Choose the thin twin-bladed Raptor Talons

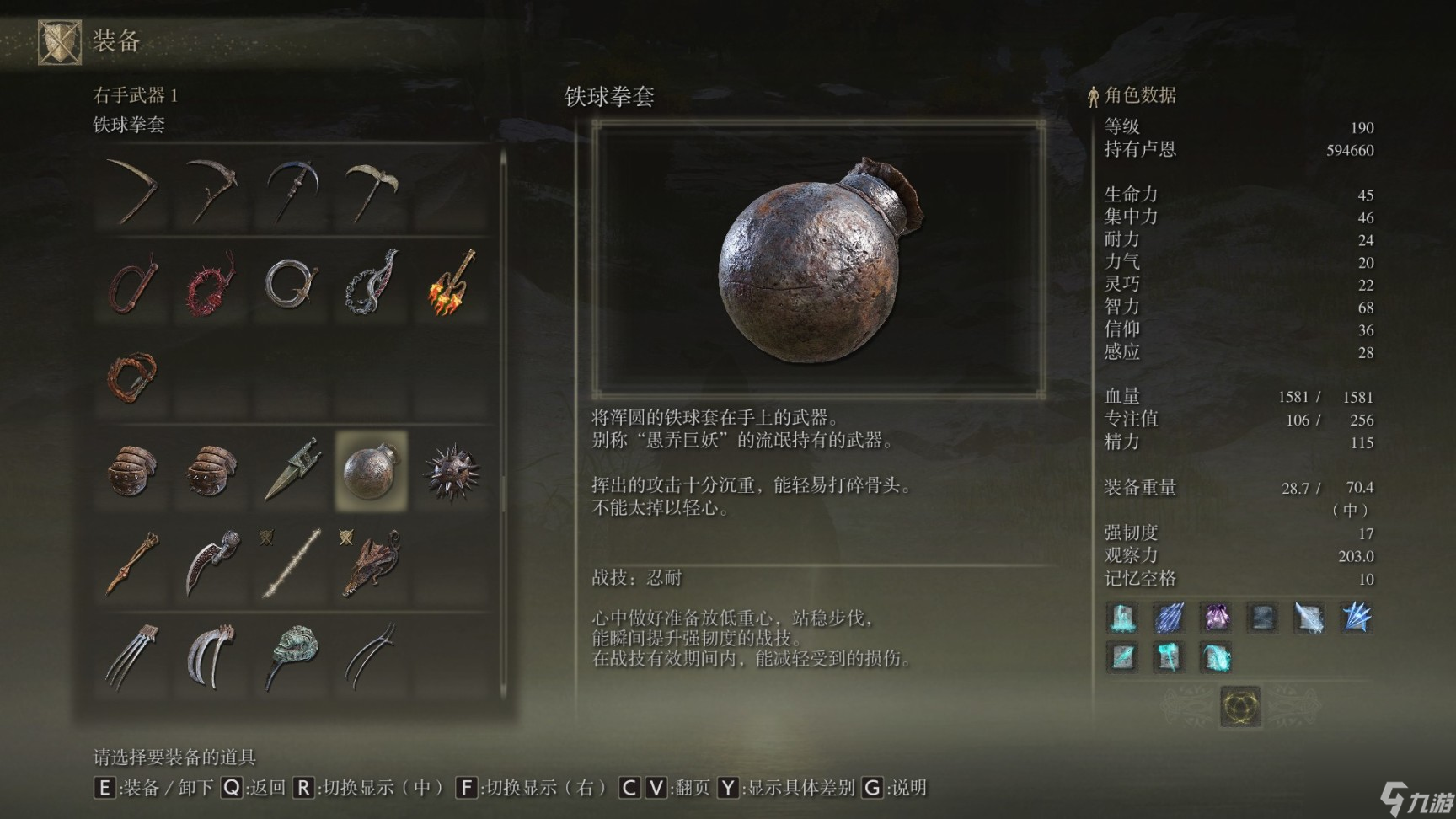click(372, 656)
